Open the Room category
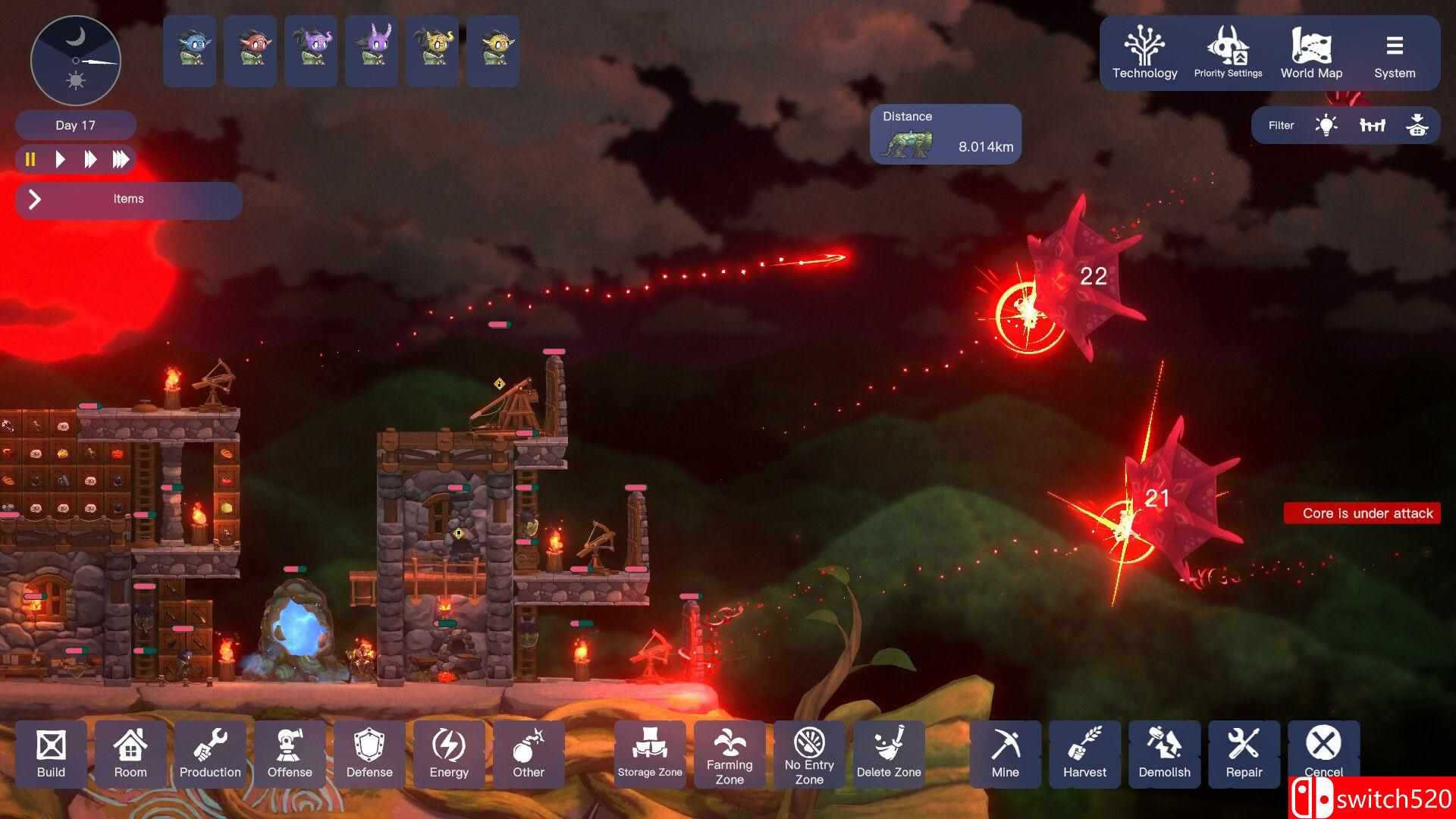 (130, 754)
